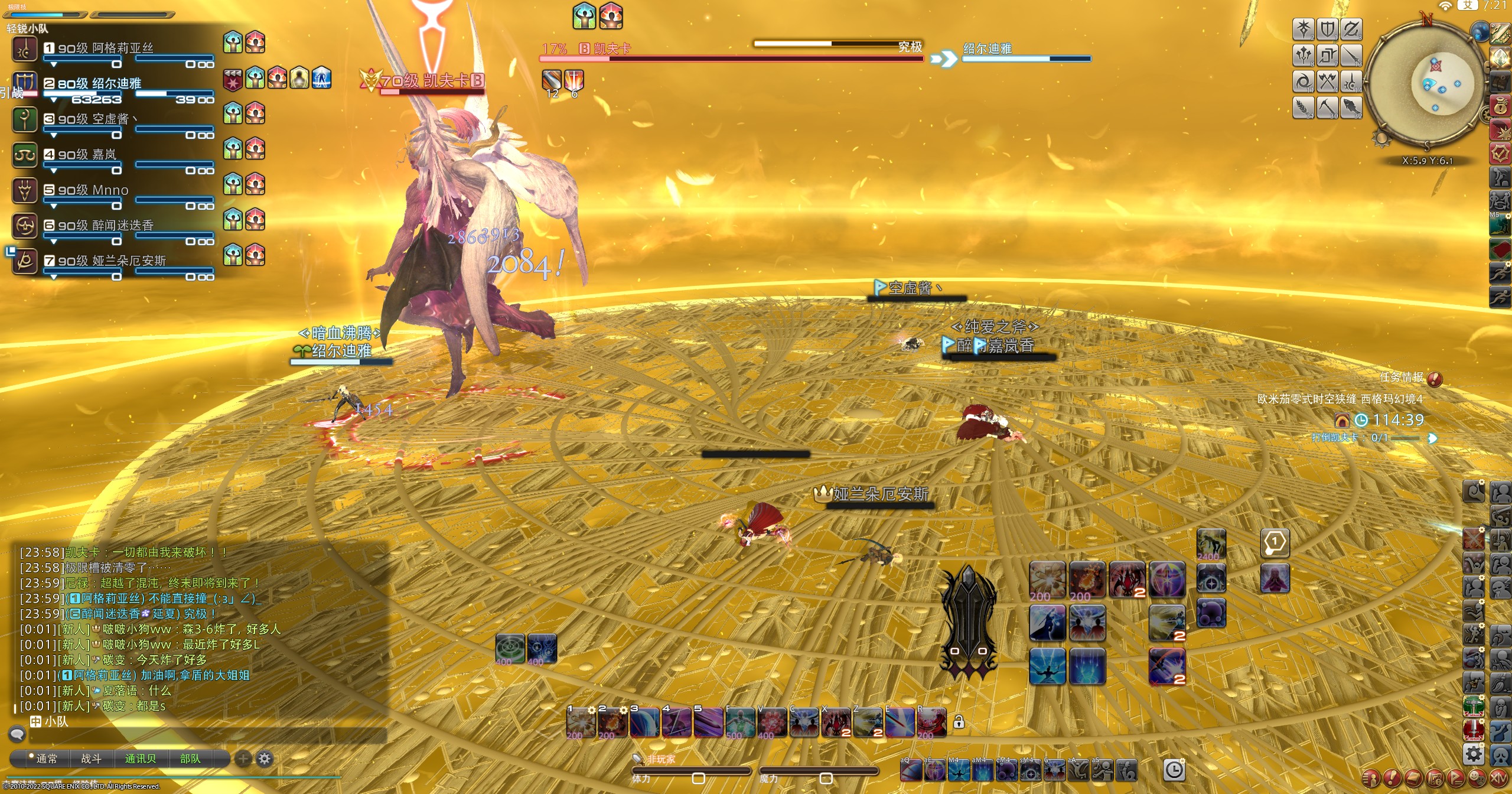Open the white gear settings icon
The image size is (1512, 794).
pyautogui.click(x=1474, y=754)
